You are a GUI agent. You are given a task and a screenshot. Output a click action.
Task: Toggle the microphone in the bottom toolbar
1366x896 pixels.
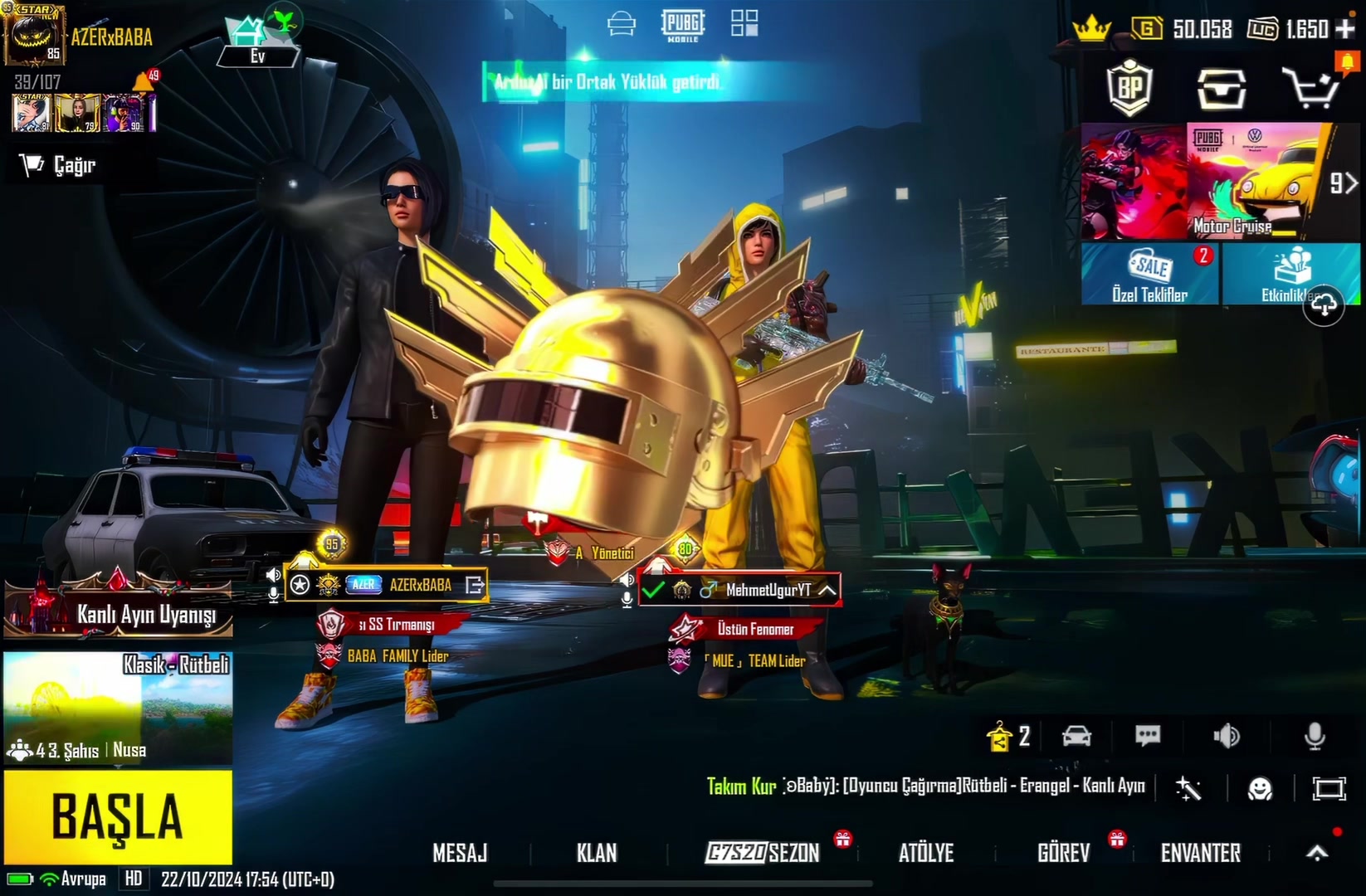(x=1315, y=736)
